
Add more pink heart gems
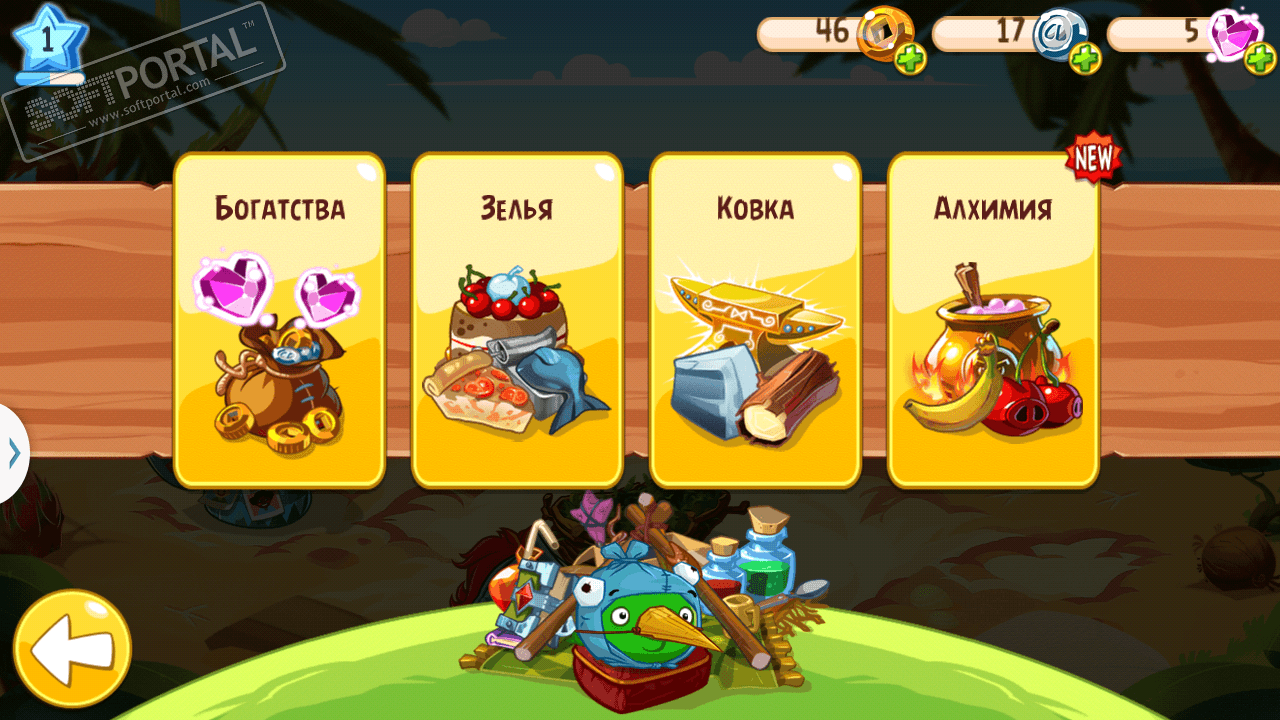click(x=1260, y=59)
